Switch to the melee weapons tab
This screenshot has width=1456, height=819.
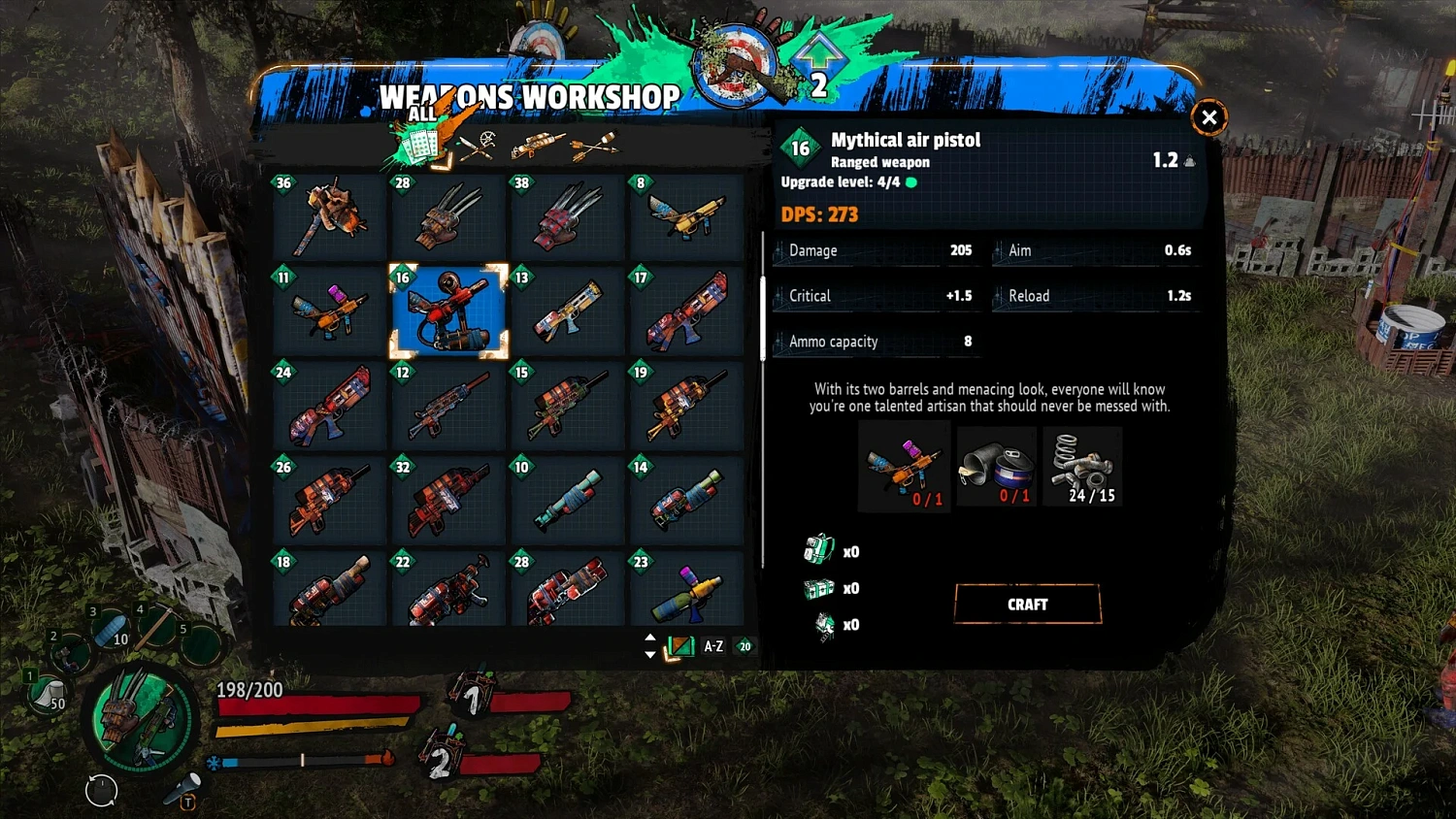(478, 146)
